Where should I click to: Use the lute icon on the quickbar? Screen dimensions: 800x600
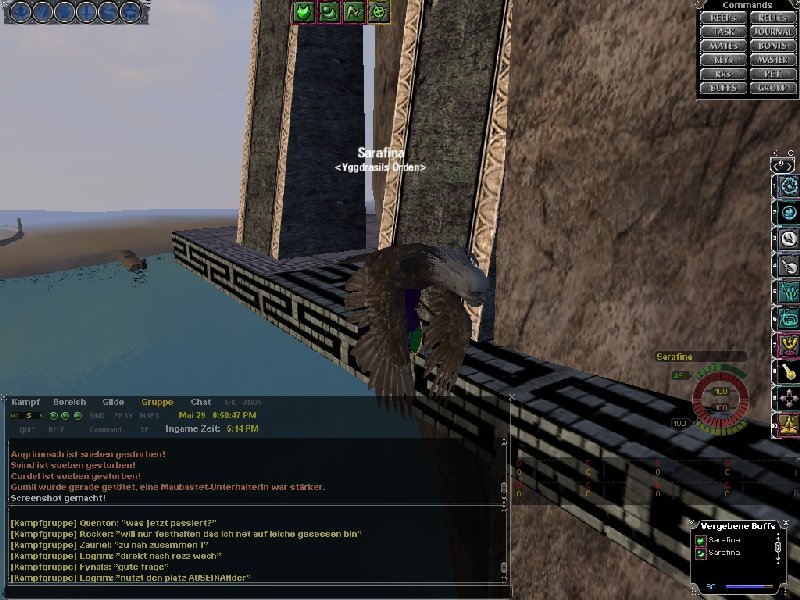click(x=787, y=372)
